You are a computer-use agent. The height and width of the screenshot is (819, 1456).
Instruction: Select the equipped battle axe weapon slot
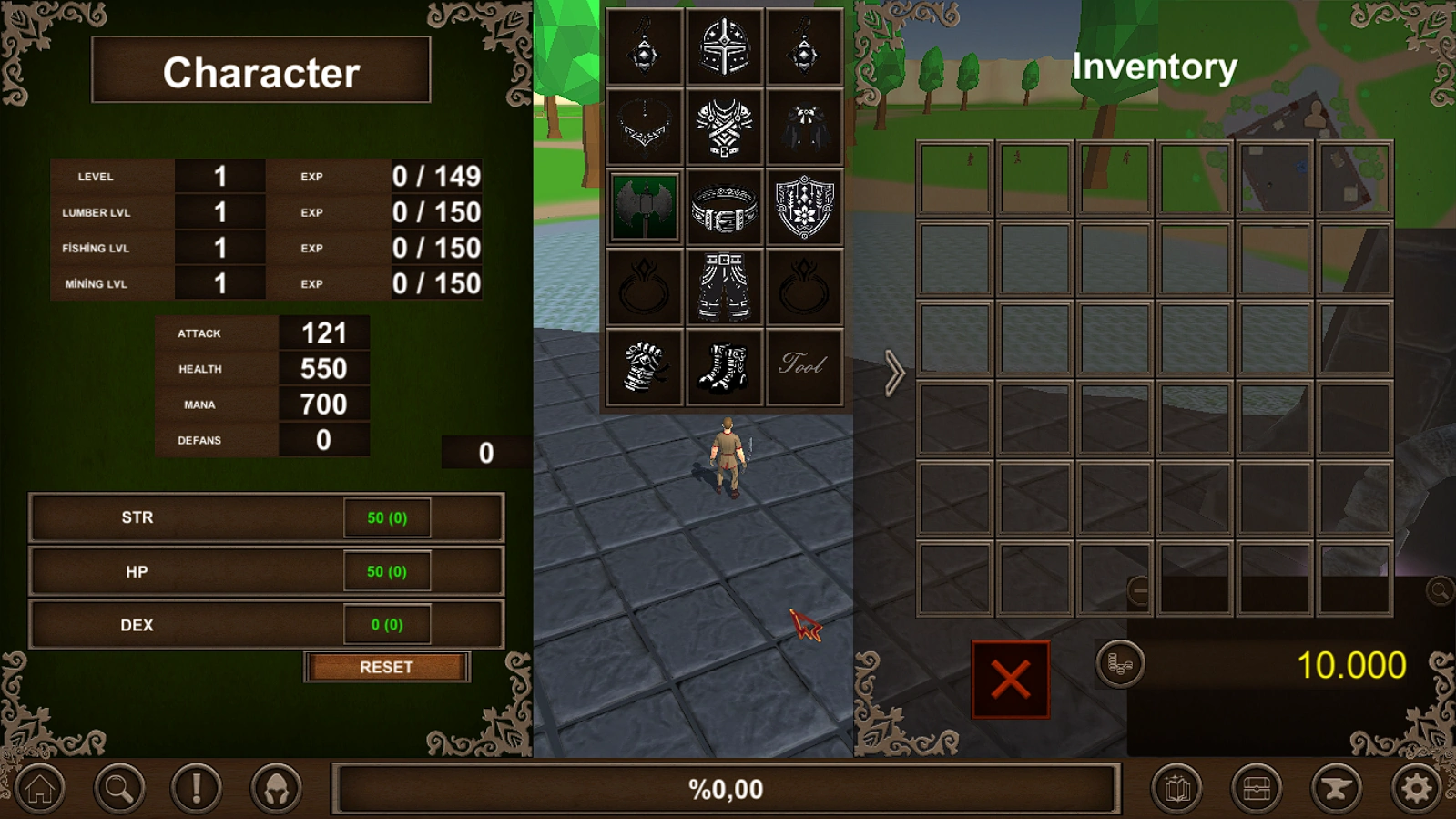[x=643, y=209]
